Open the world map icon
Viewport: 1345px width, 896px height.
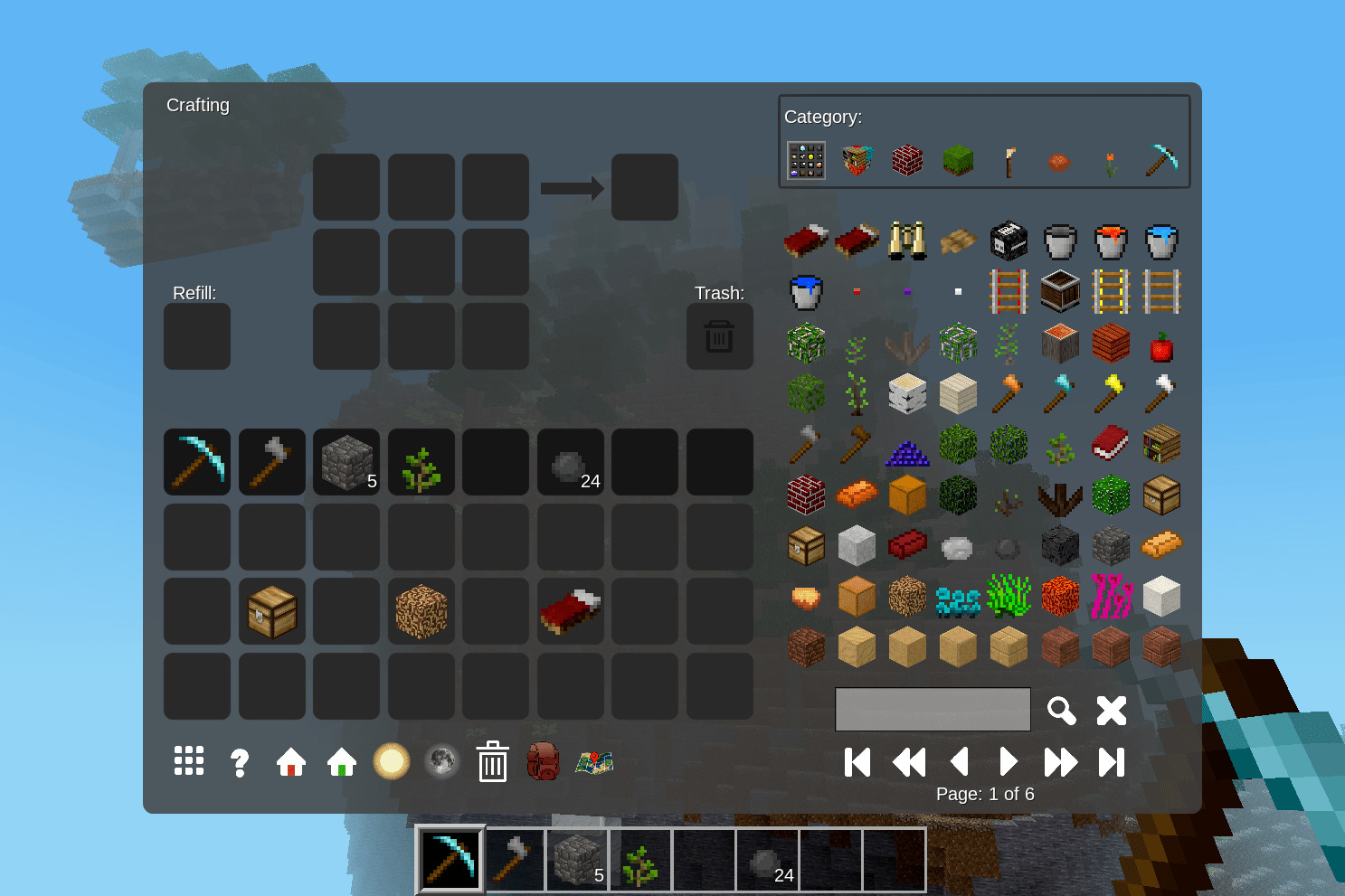[594, 762]
